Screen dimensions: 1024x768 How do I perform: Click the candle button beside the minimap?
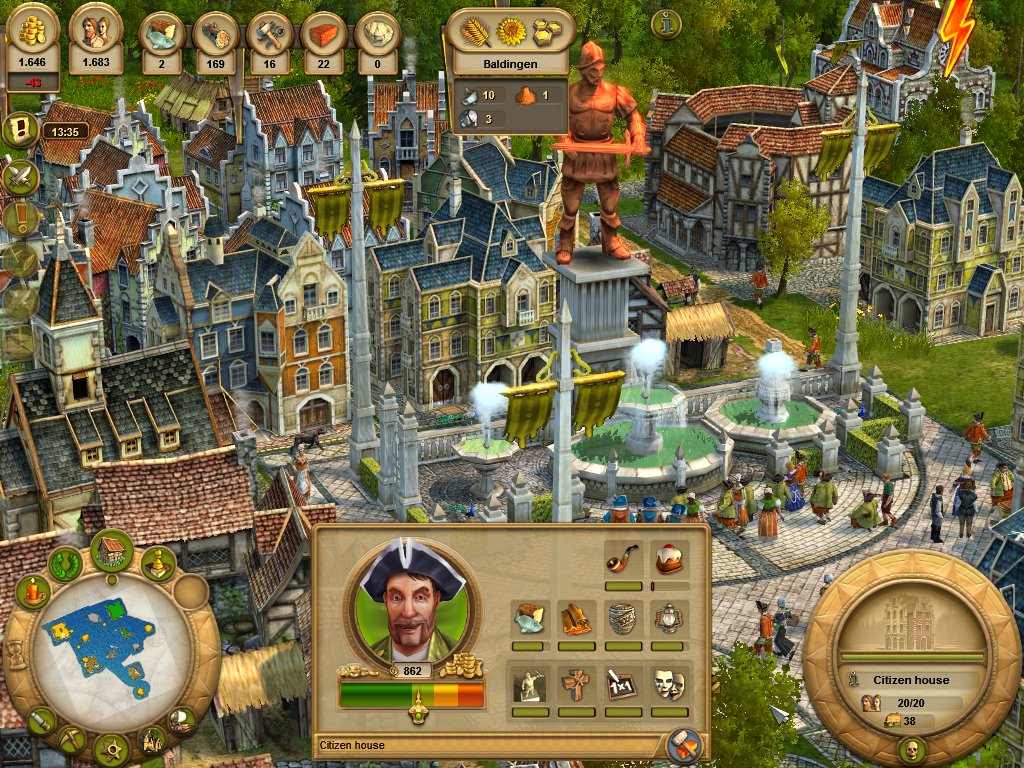click(x=33, y=593)
